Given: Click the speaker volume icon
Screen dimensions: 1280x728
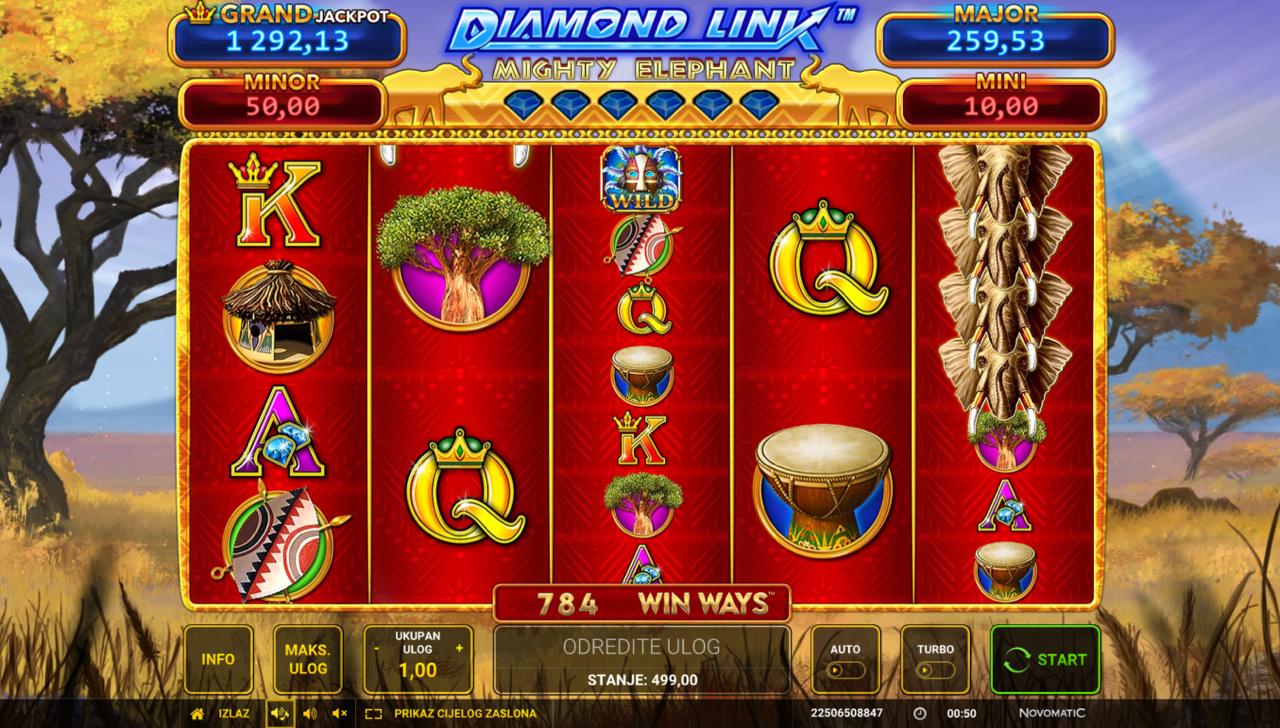Looking at the screenshot, I should coord(310,713).
